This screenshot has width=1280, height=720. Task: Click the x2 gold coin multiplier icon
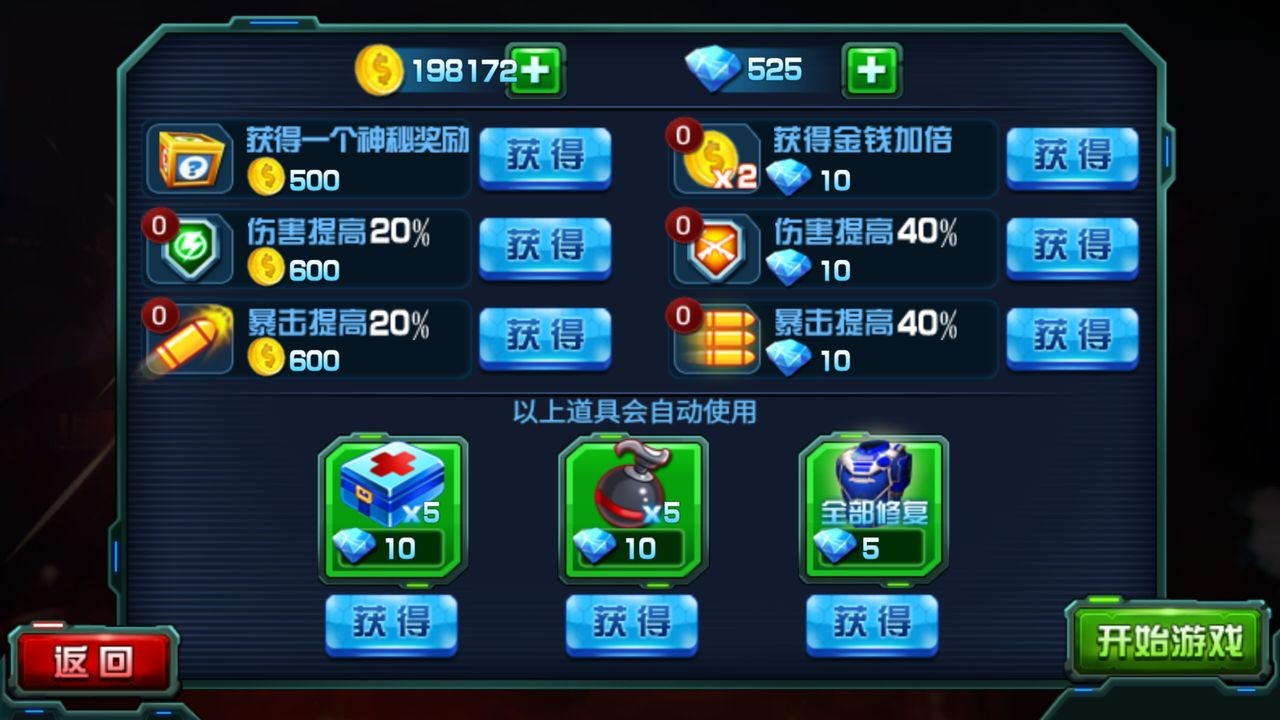tap(710, 159)
